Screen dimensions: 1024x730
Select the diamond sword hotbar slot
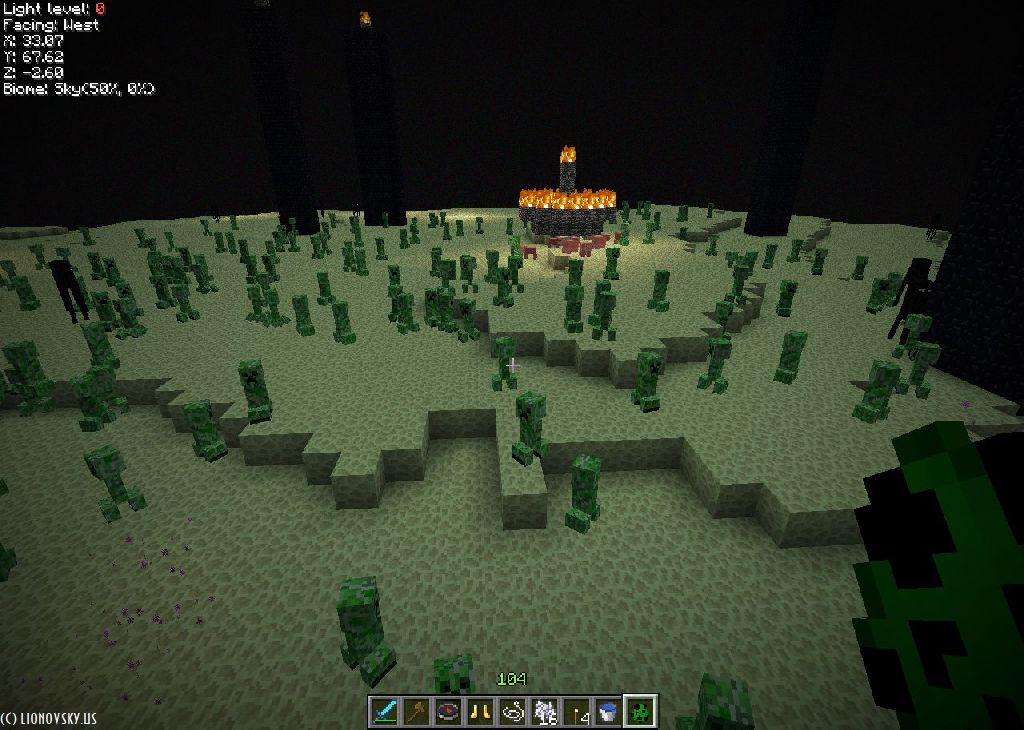(384, 711)
